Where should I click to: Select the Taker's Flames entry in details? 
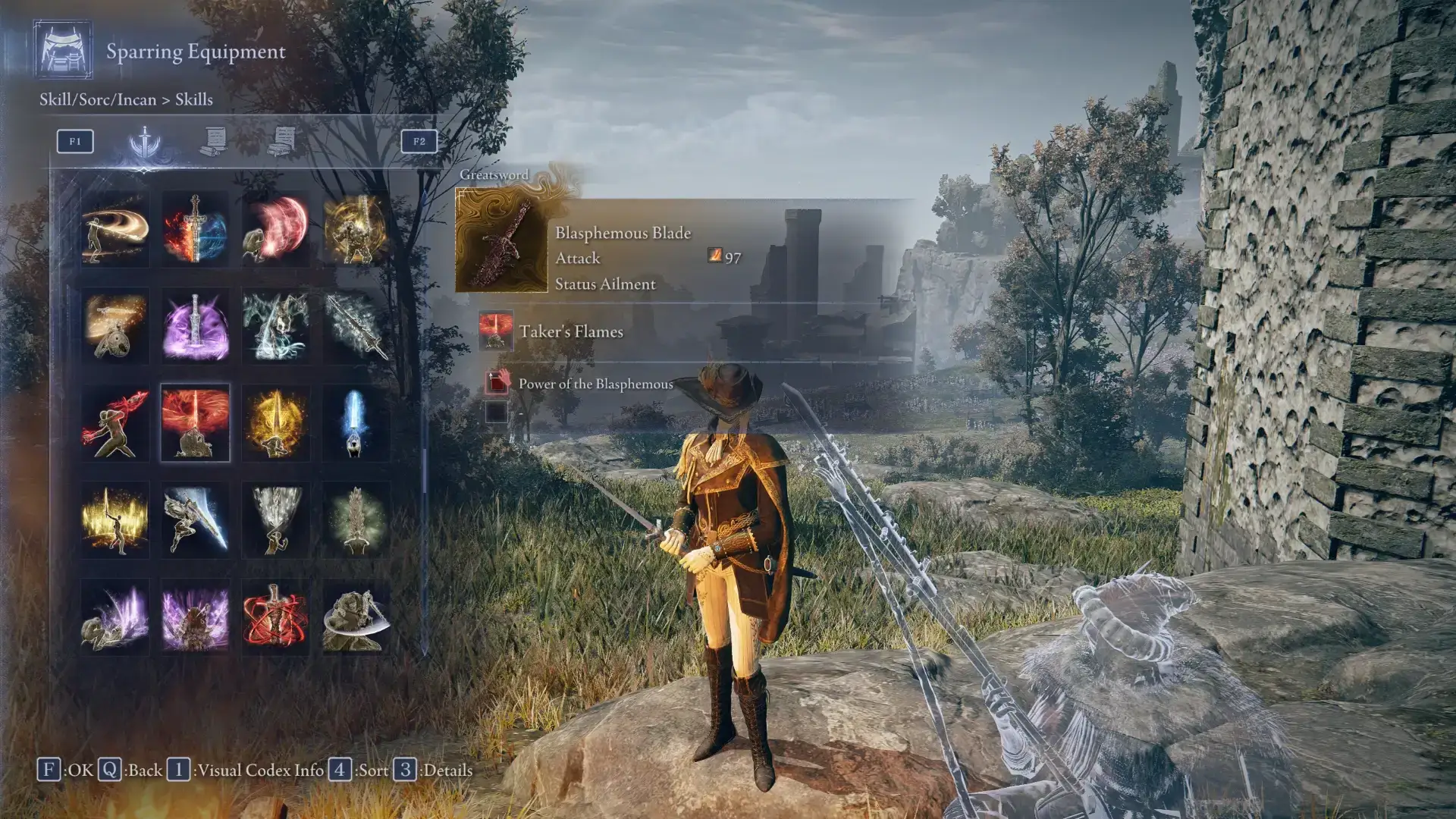[x=570, y=331]
